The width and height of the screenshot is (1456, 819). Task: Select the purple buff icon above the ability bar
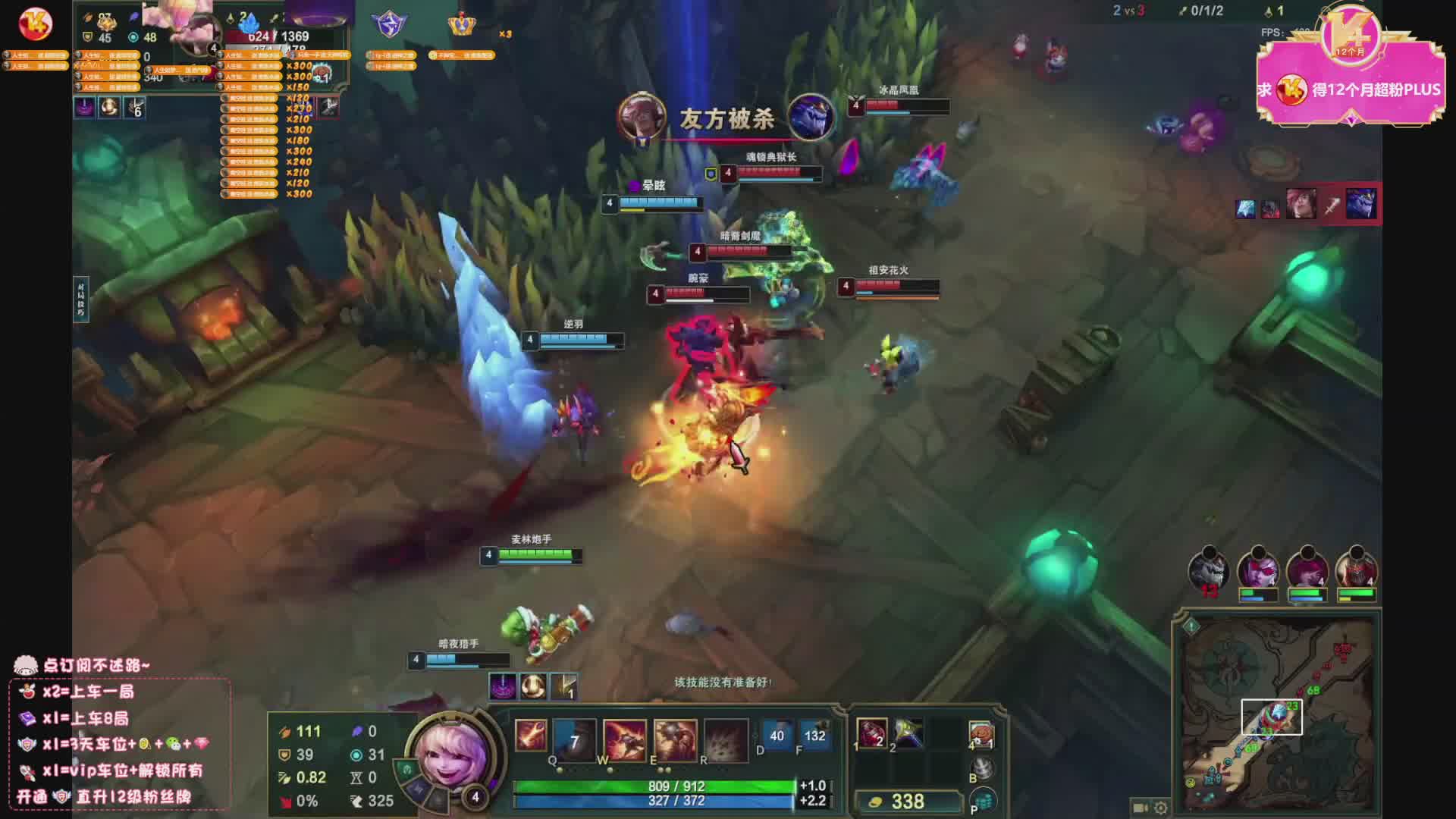tap(502, 686)
